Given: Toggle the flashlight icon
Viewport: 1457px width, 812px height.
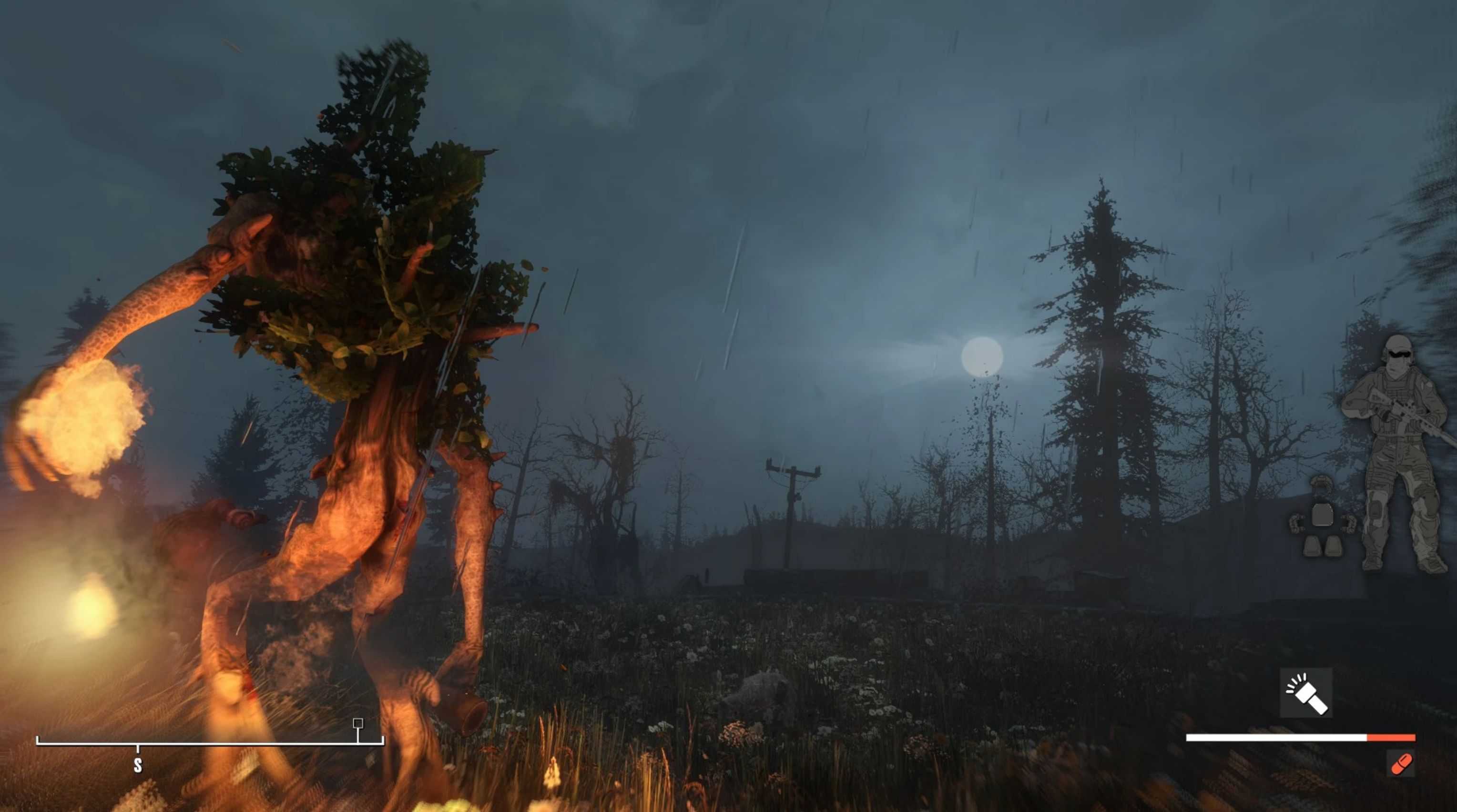Looking at the screenshot, I should click(x=1306, y=693).
